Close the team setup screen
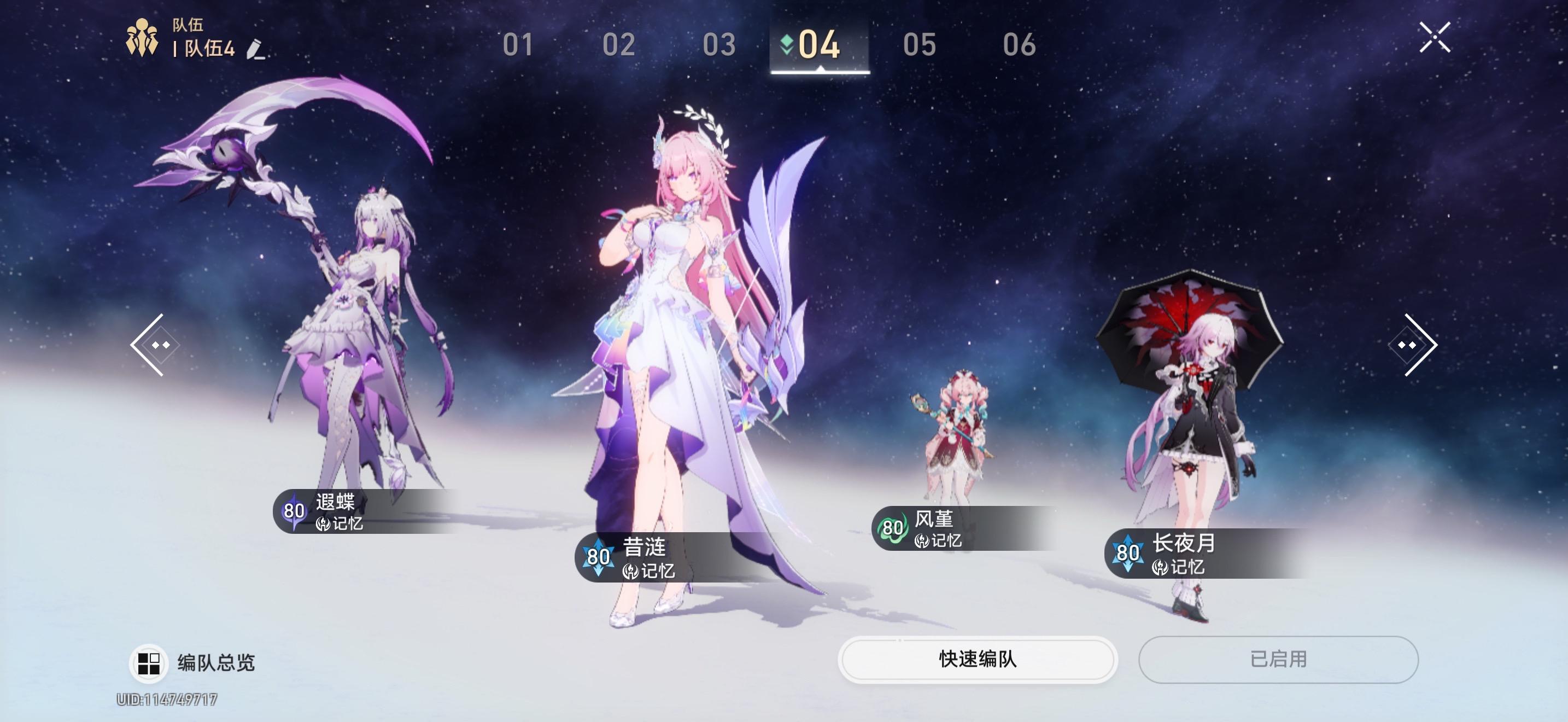The image size is (1568, 722). coord(1435,38)
